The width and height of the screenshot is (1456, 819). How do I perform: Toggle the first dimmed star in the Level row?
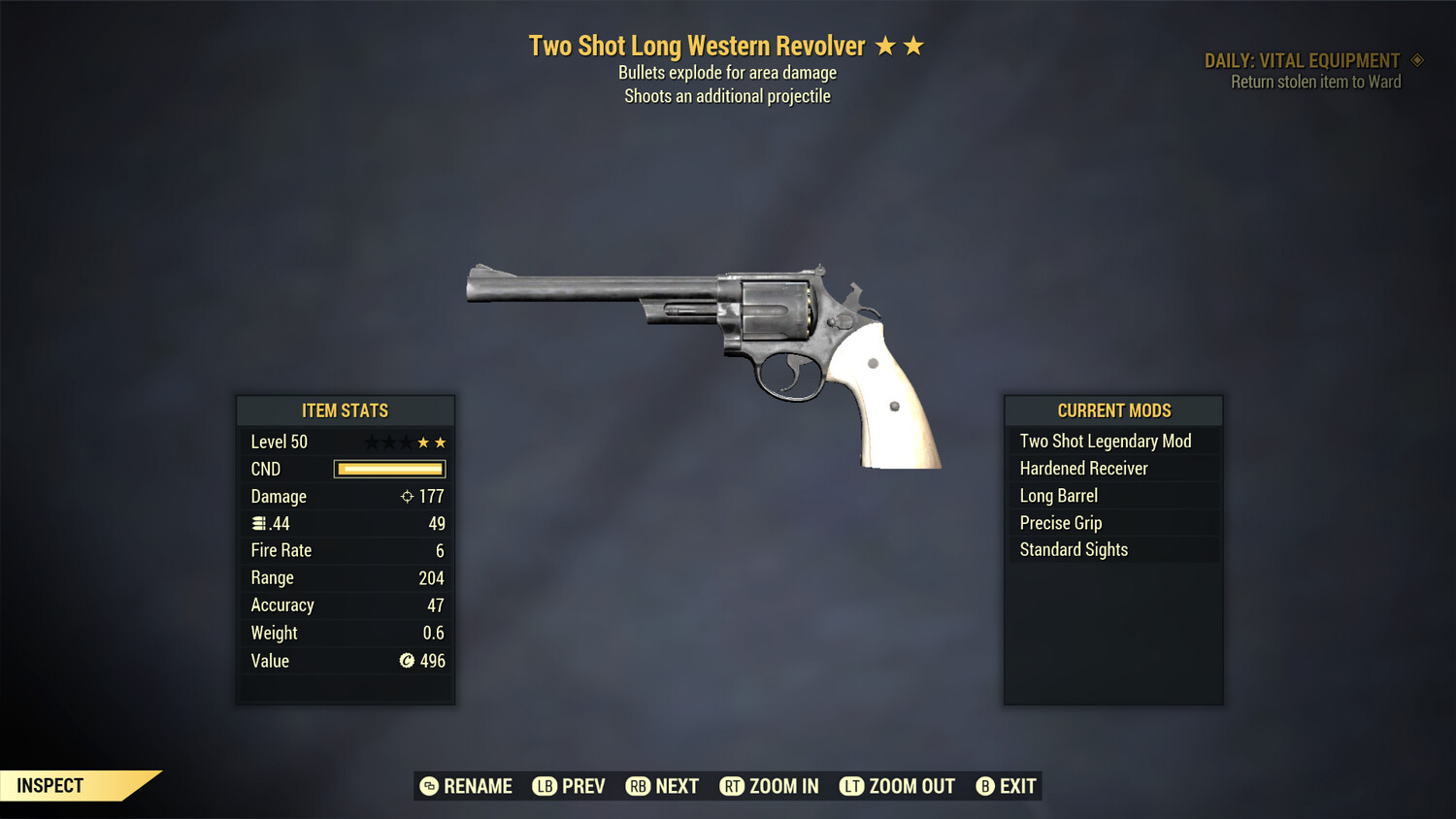(370, 442)
